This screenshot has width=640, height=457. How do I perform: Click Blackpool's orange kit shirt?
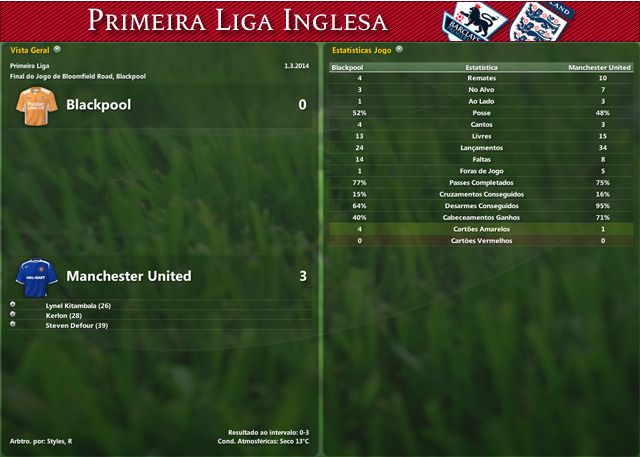[x=36, y=107]
